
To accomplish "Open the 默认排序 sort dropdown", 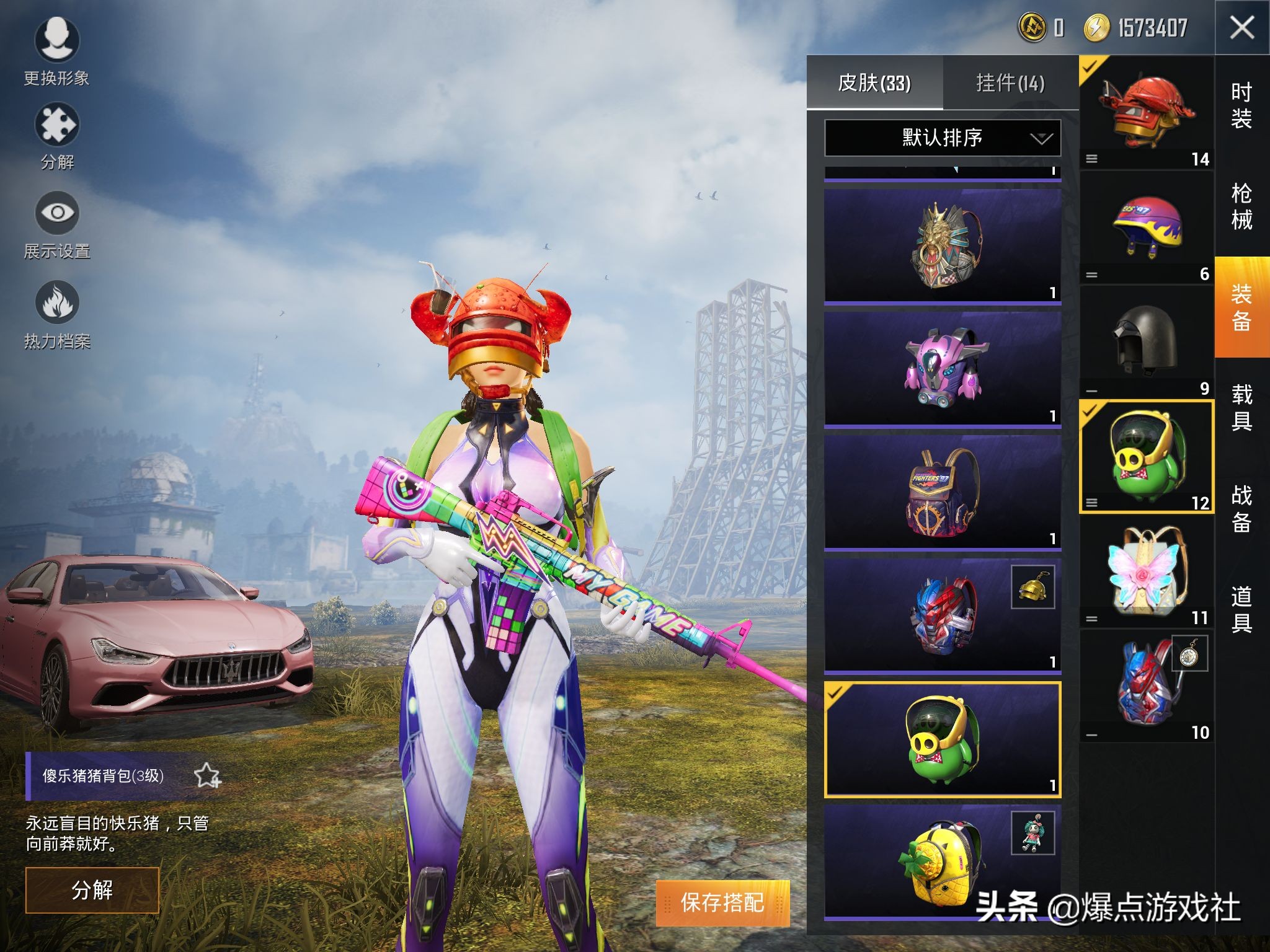I will [942, 138].
